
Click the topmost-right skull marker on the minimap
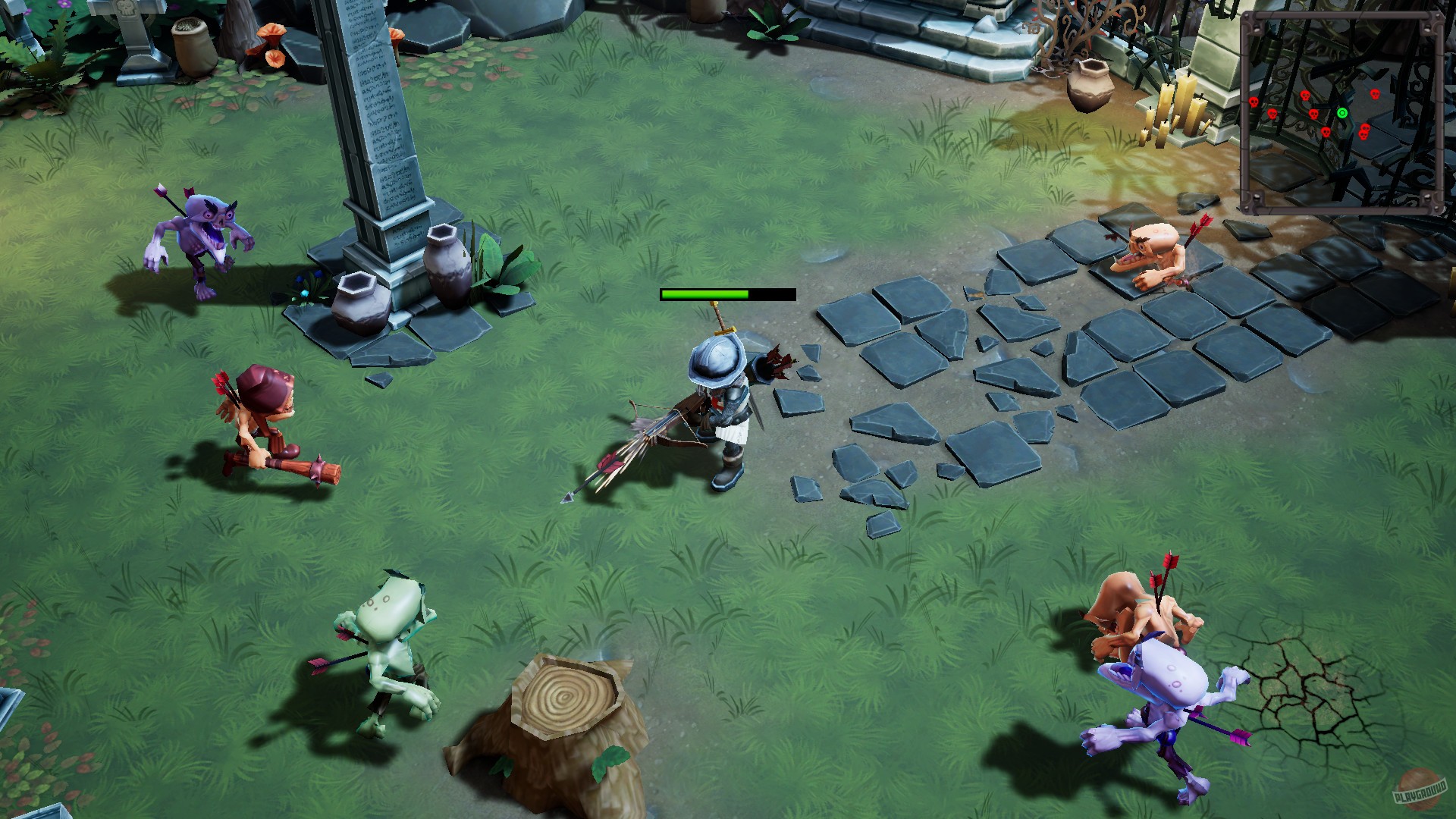coord(1376,94)
